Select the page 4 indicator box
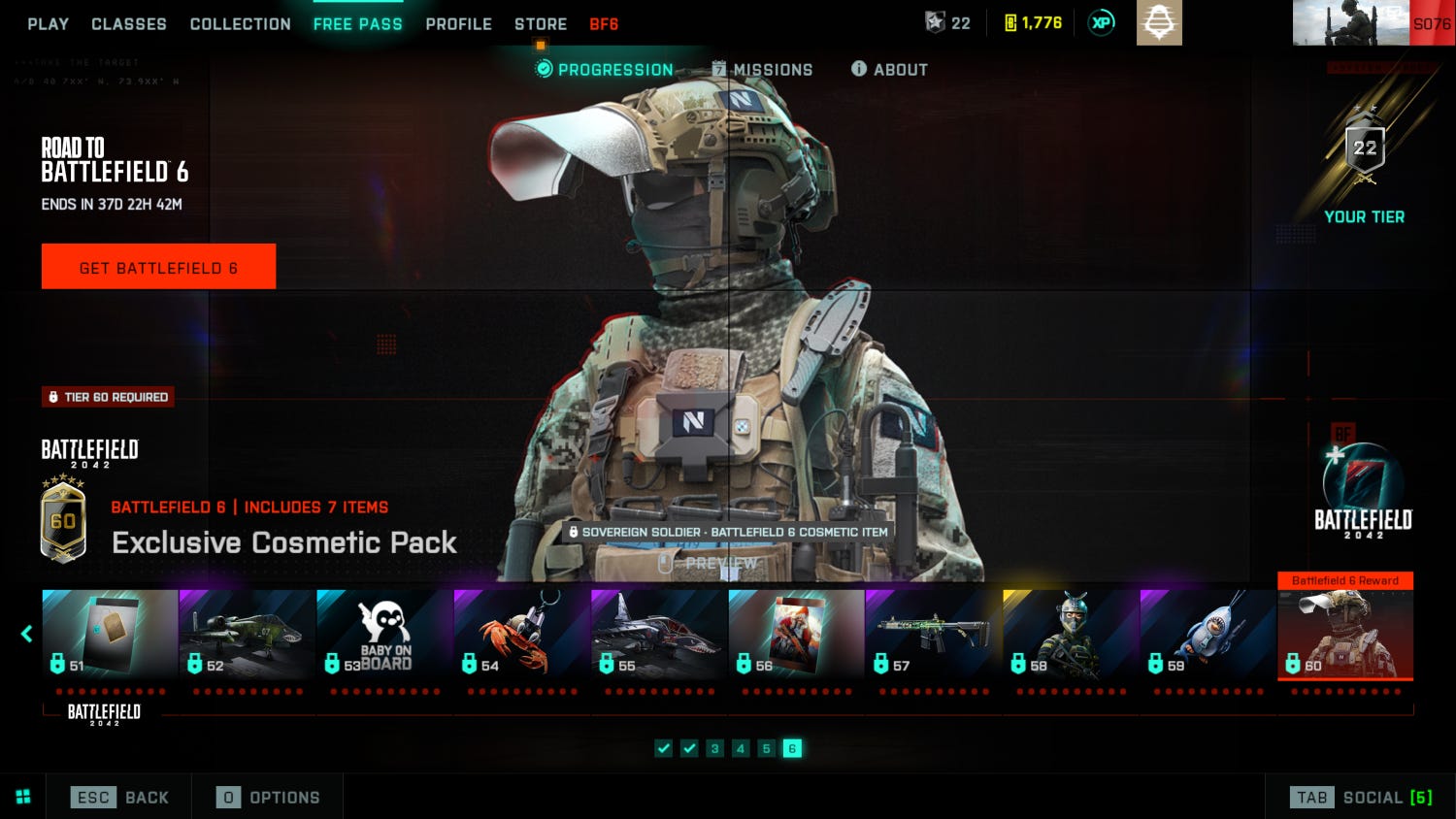Viewport: 1456px width, 819px height. click(741, 748)
